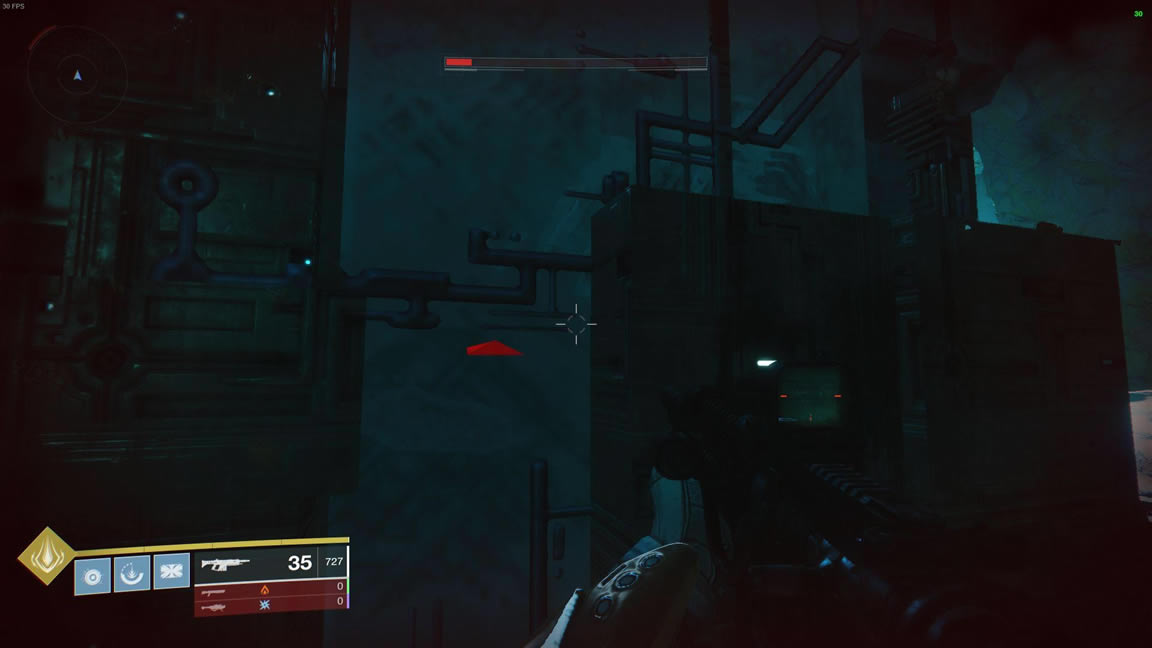
Task: Trigger the melee ability starburst icon
Action: coord(171,571)
